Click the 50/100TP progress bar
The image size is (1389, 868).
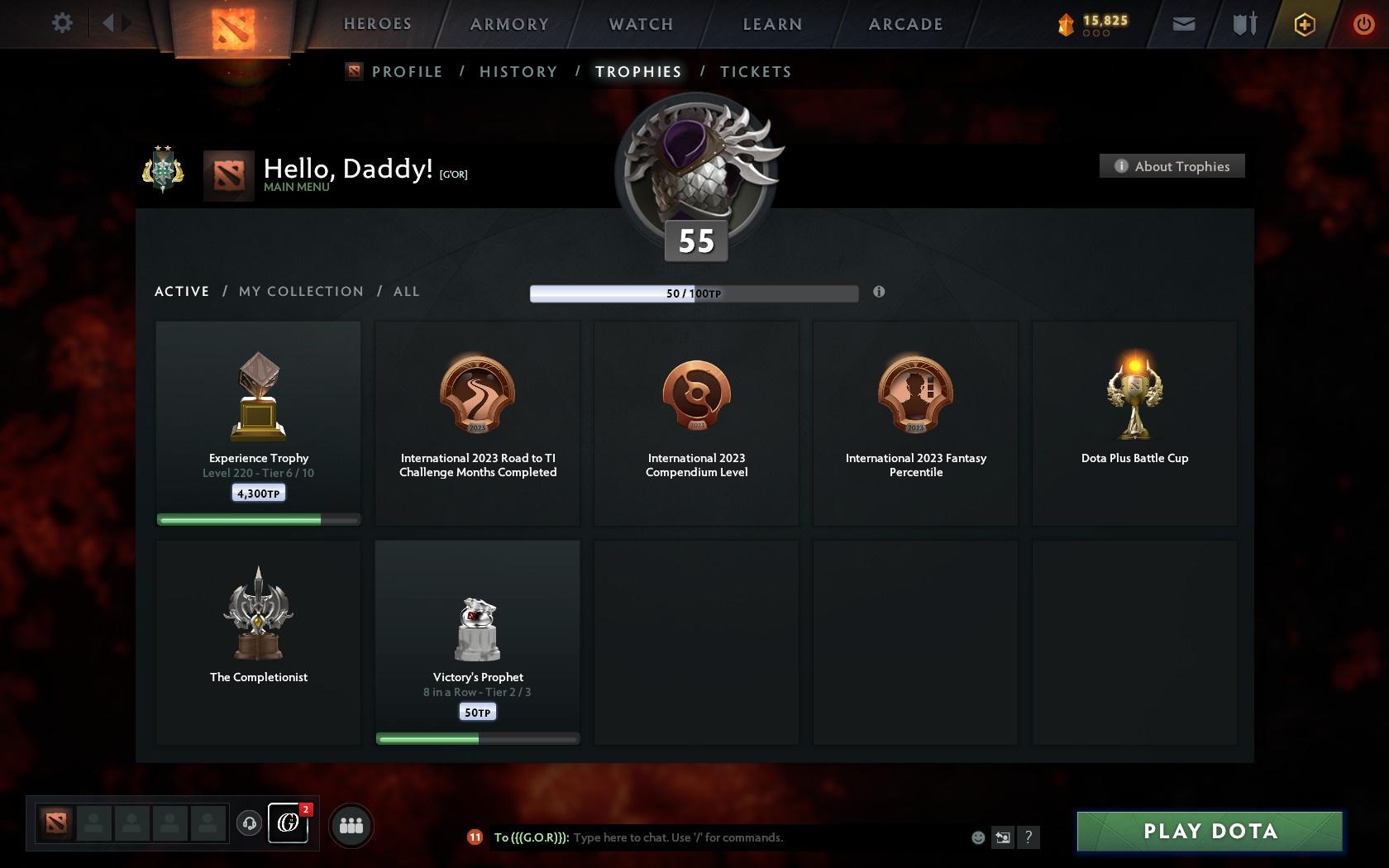click(x=694, y=293)
